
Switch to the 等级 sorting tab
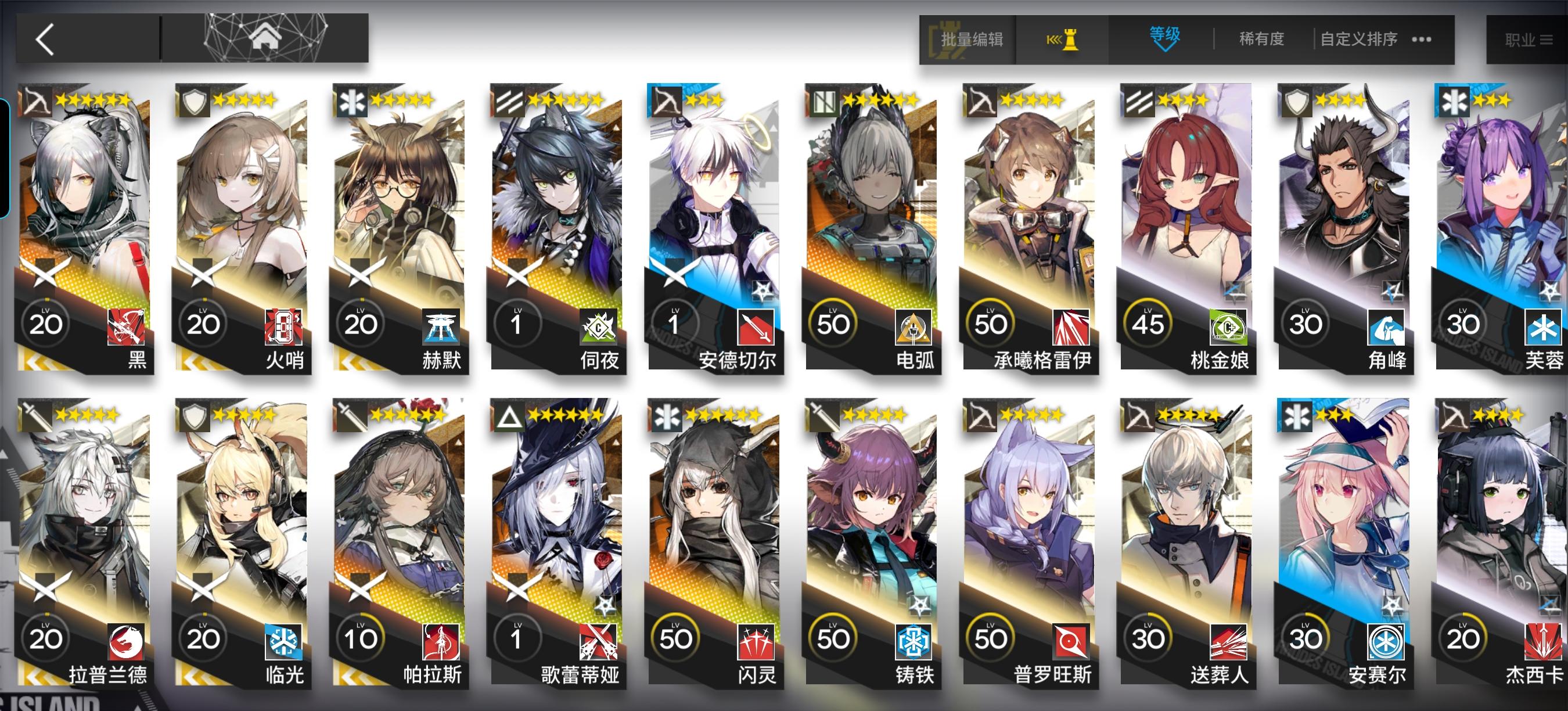point(1165,38)
